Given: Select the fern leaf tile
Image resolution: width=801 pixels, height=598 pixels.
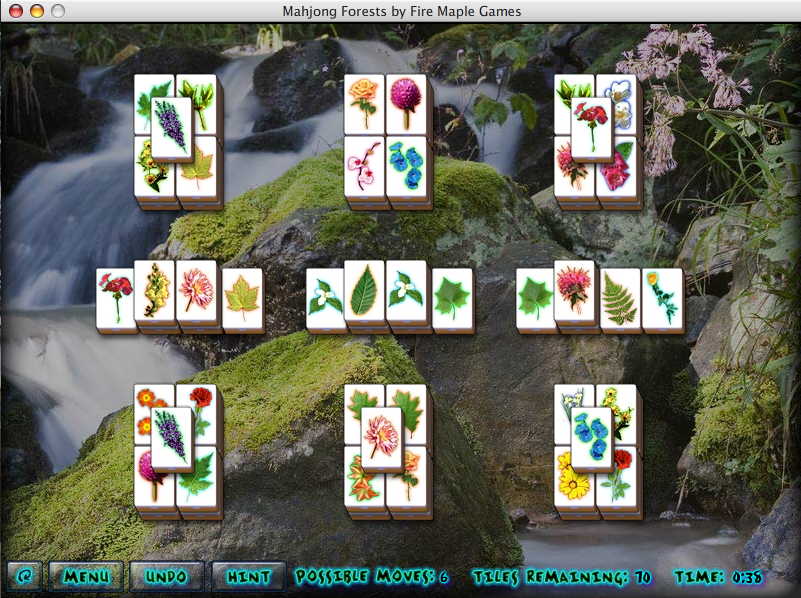Looking at the screenshot, I should click(620, 299).
